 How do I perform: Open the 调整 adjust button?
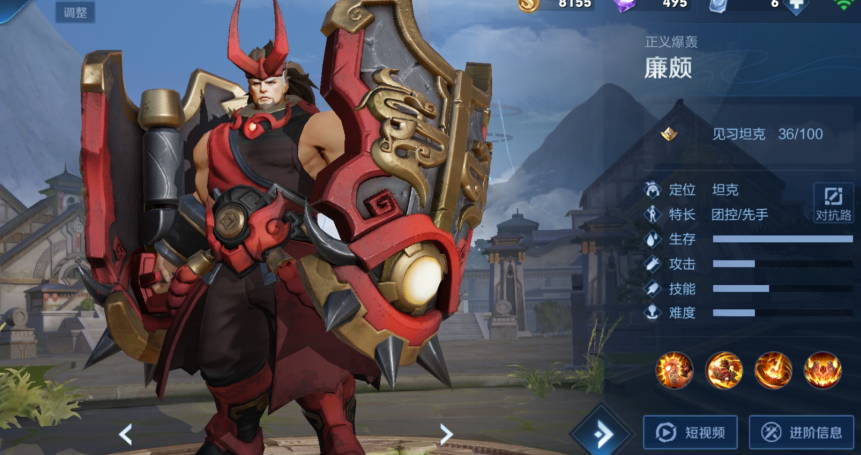tap(75, 13)
